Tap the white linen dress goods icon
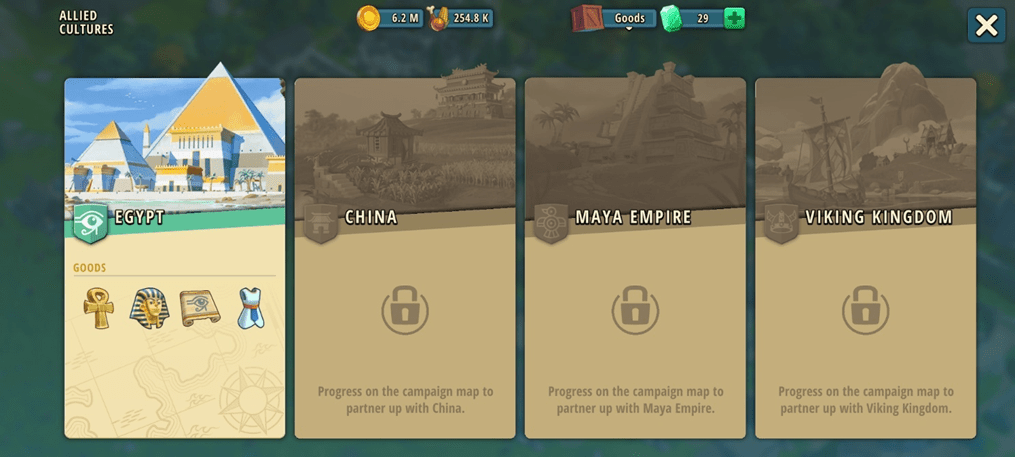 coord(250,308)
